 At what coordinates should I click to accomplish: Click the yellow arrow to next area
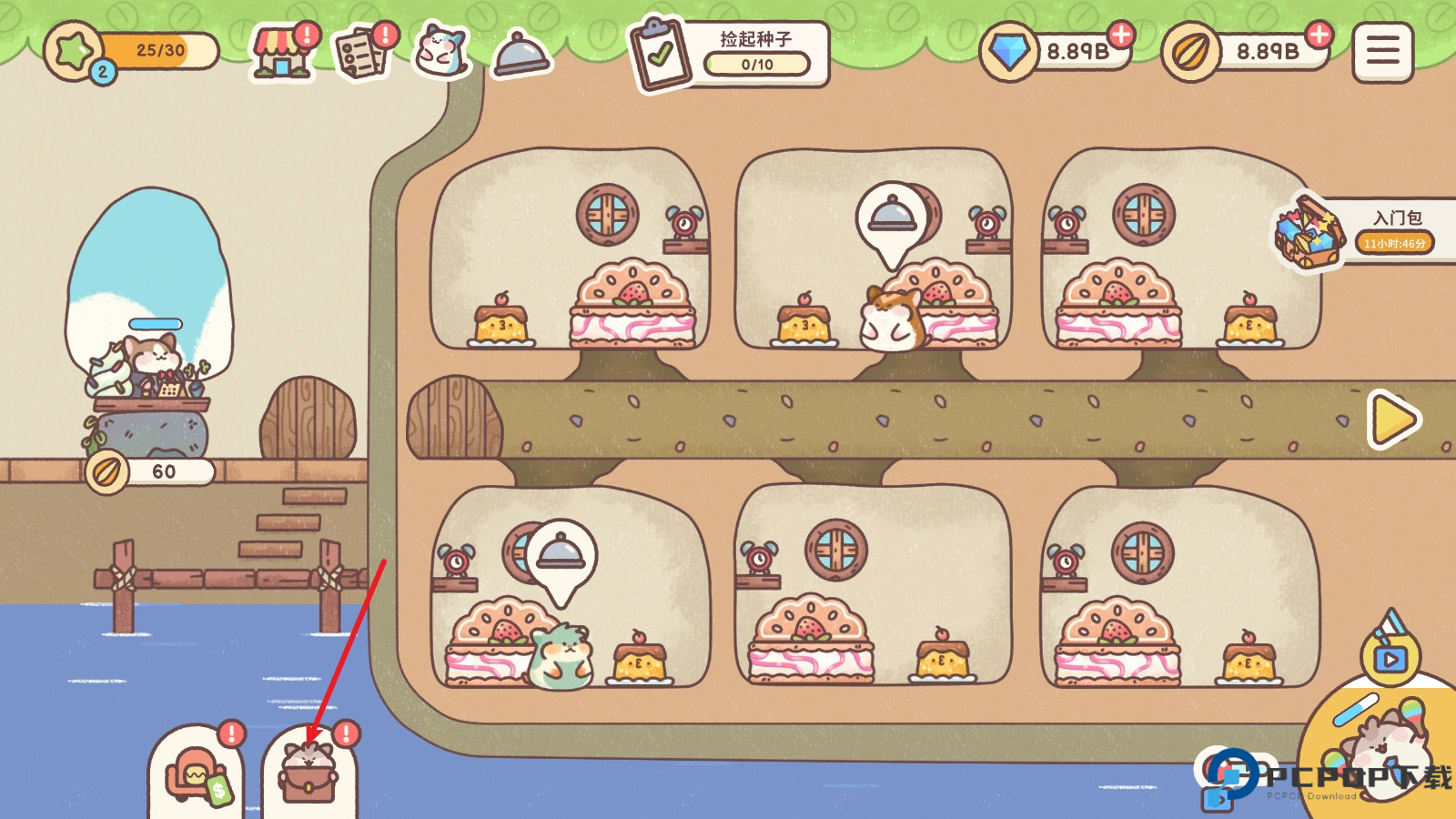(1392, 420)
